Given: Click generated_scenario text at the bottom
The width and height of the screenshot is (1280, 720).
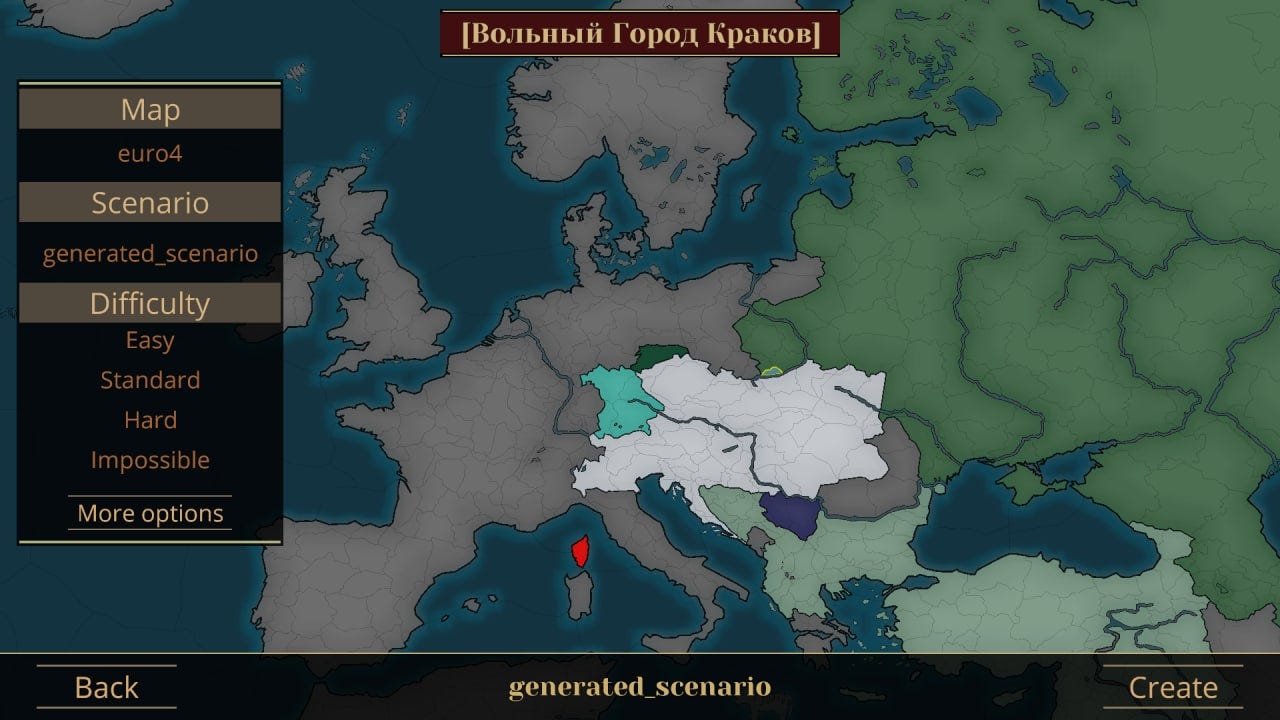Looking at the screenshot, I should tap(639, 687).
